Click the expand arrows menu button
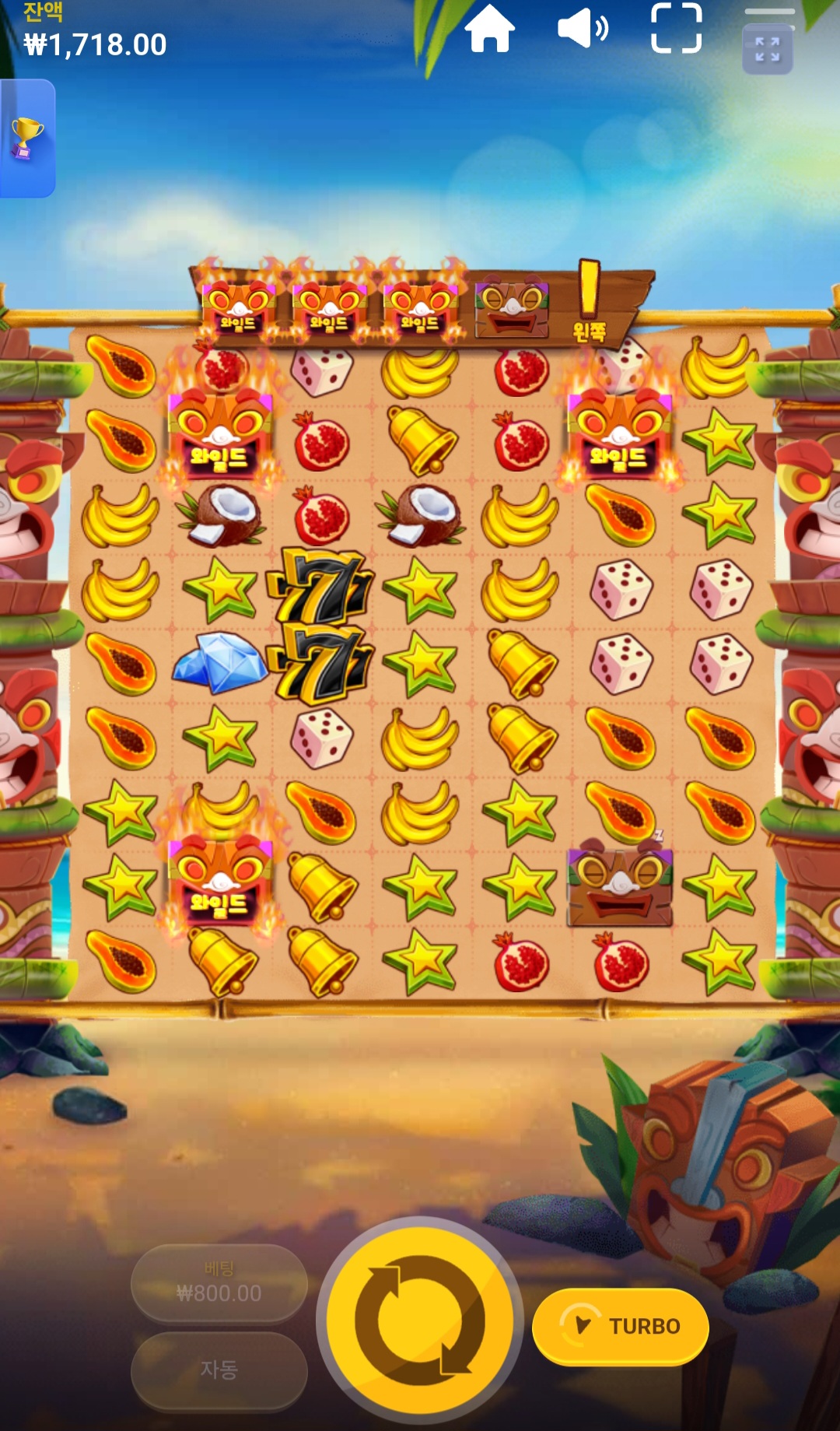Image resolution: width=840 pixels, height=1431 pixels. pos(767,50)
